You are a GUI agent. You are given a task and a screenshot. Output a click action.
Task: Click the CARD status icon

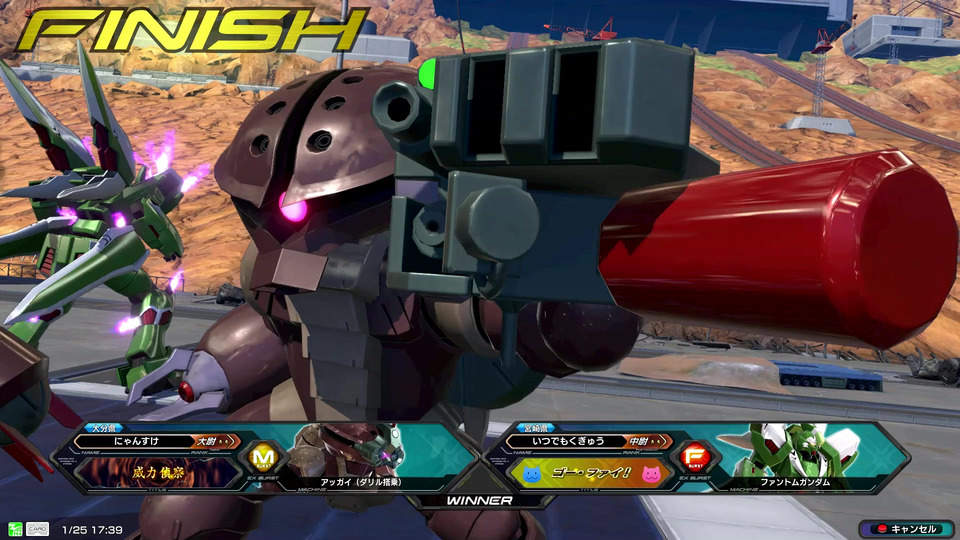[x=37, y=529]
